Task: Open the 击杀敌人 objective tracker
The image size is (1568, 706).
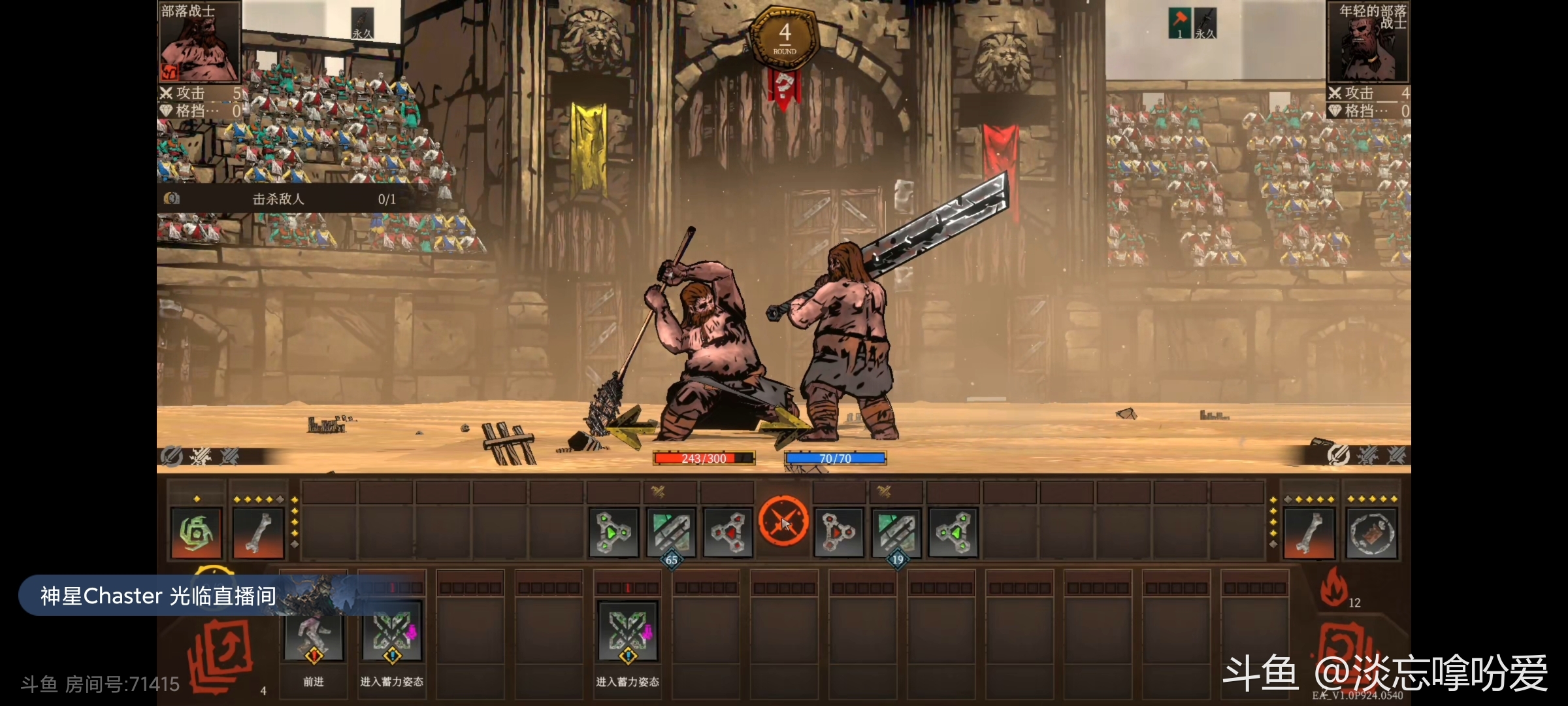Action: [279, 199]
